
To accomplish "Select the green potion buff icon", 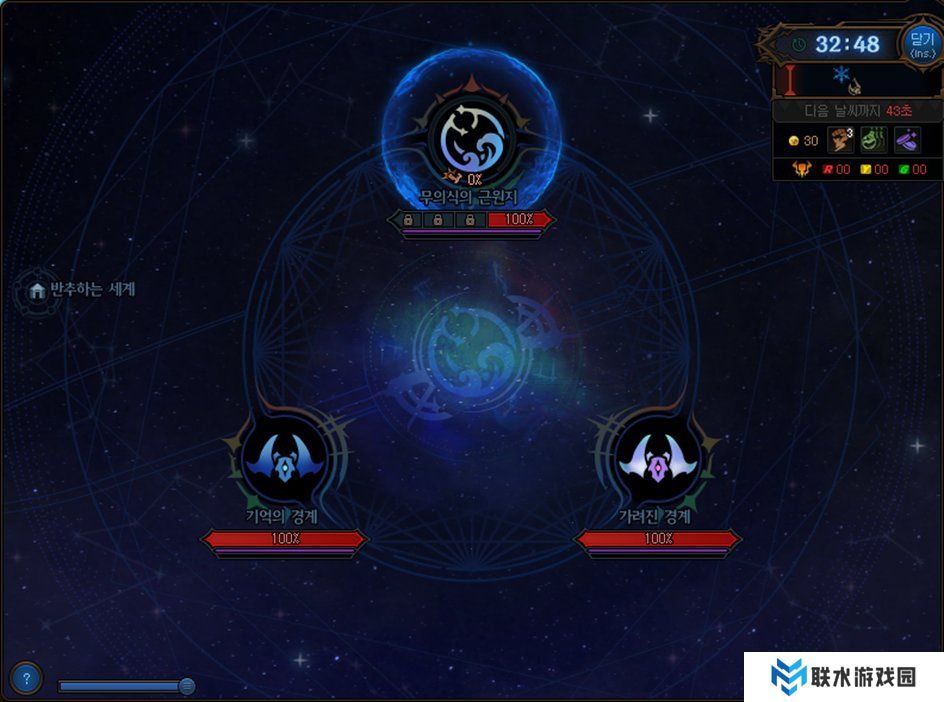I will (x=873, y=141).
